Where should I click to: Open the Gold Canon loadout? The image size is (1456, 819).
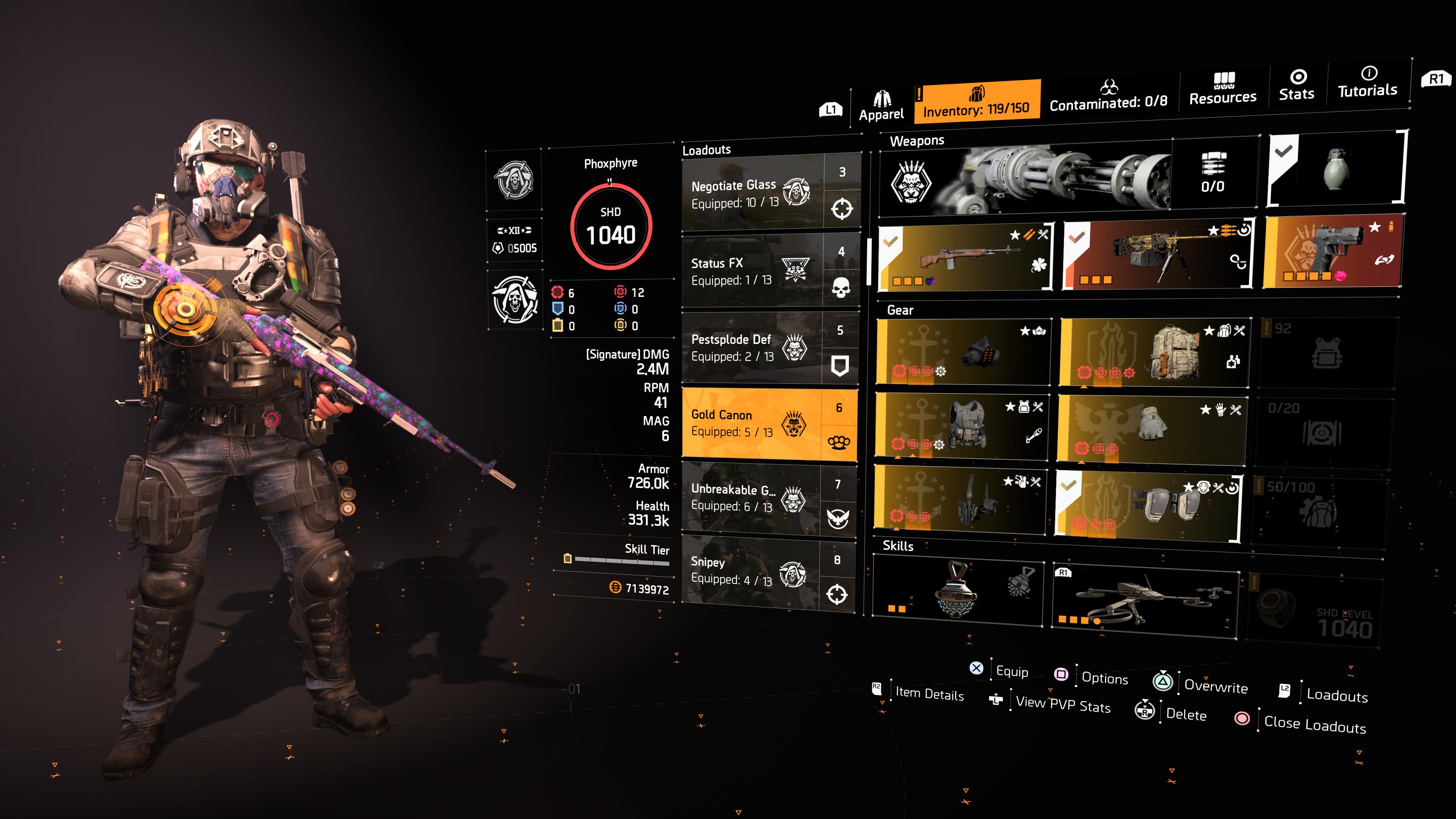[x=769, y=424]
